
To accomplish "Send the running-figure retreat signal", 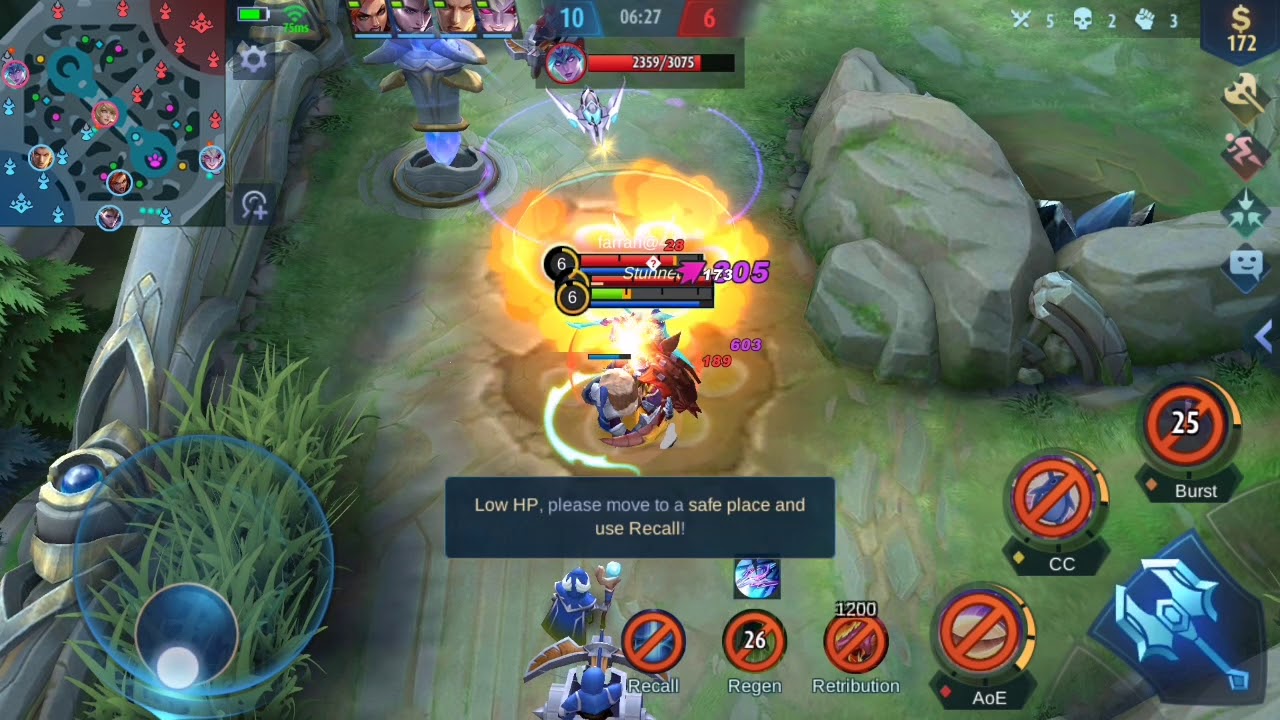I will [1246, 154].
